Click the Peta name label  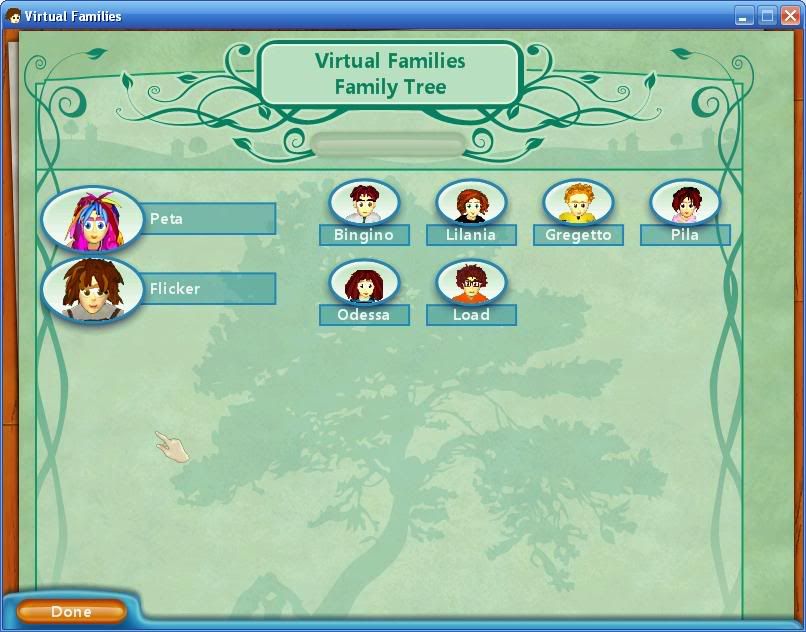coord(210,218)
